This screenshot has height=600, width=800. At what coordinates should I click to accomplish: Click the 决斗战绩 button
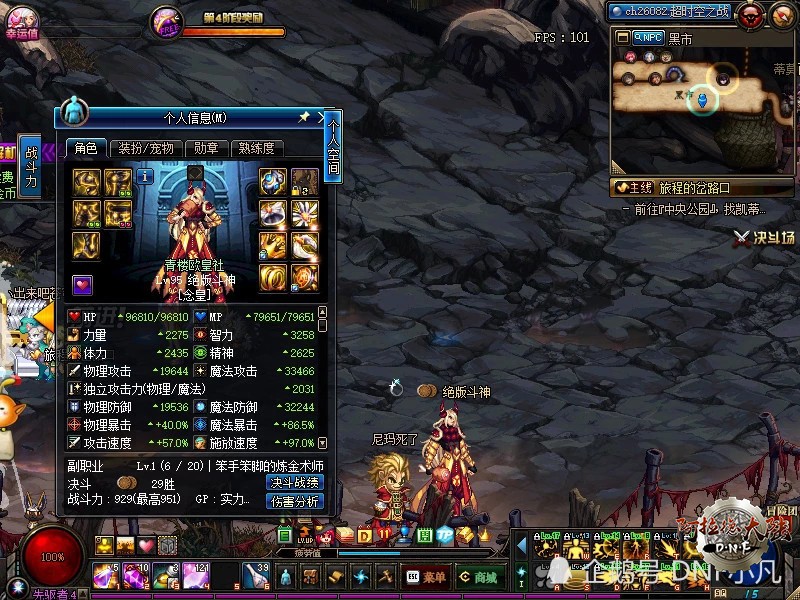(295, 482)
